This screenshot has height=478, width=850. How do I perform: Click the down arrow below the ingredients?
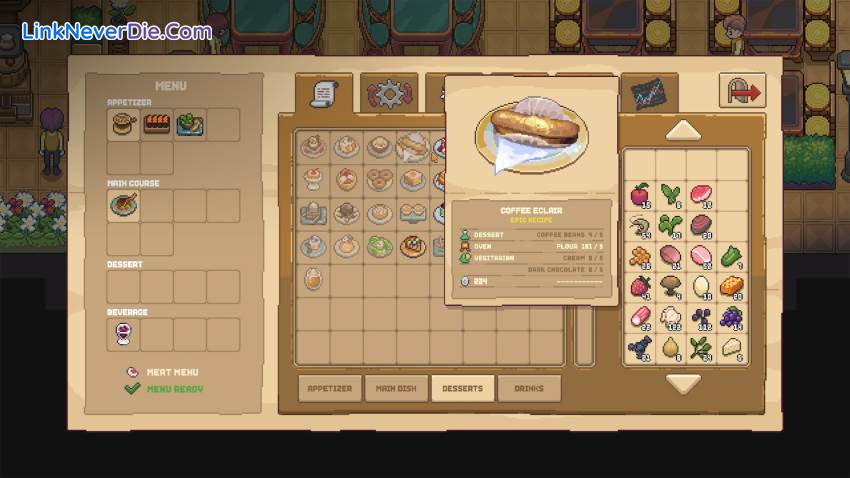[684, 383]
